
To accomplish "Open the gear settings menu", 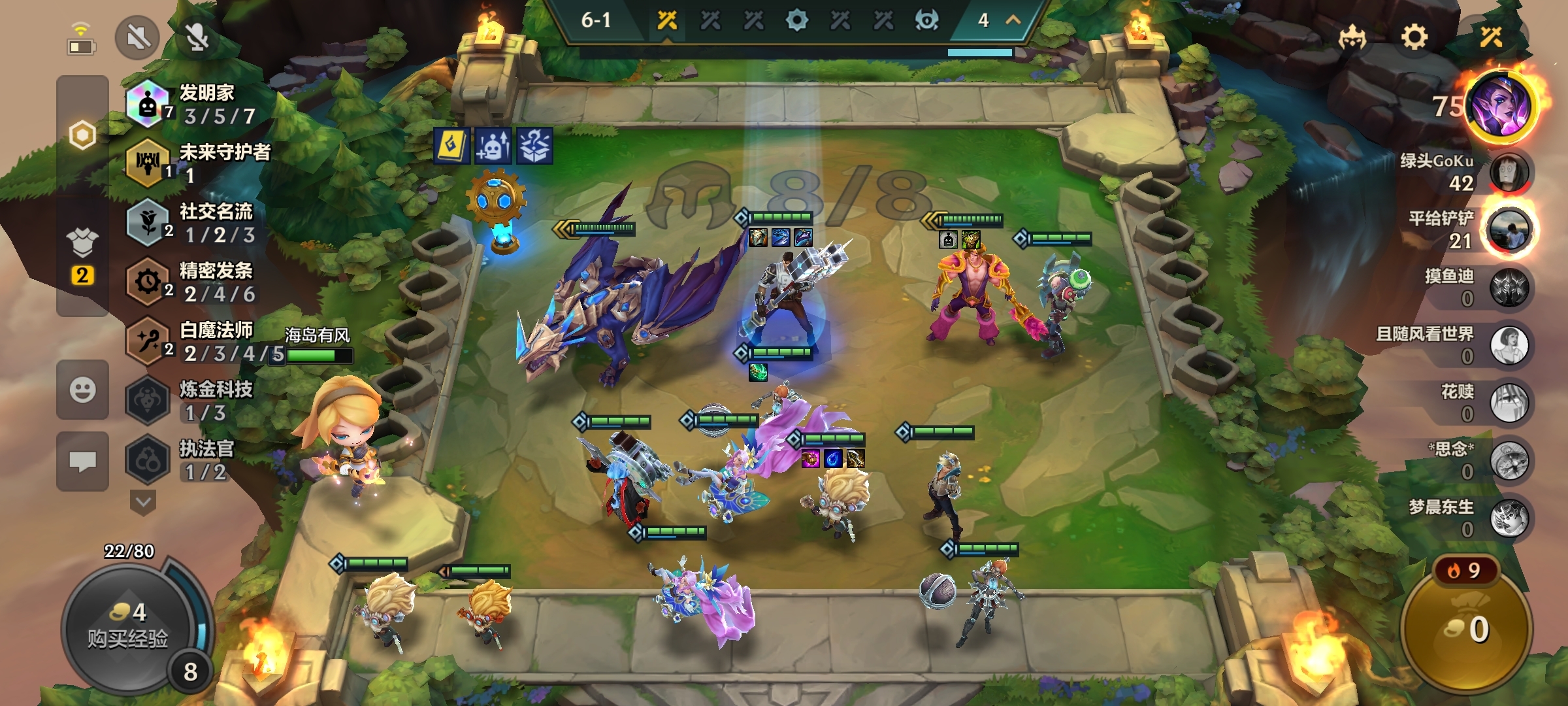I will click(1414, 37).
